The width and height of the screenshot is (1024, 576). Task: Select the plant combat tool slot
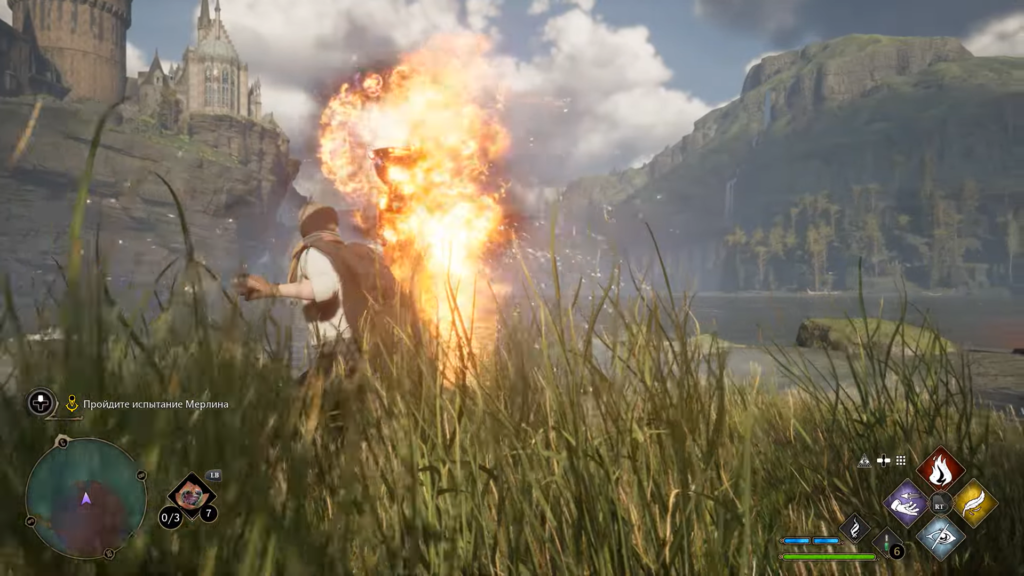click(190, 494)
